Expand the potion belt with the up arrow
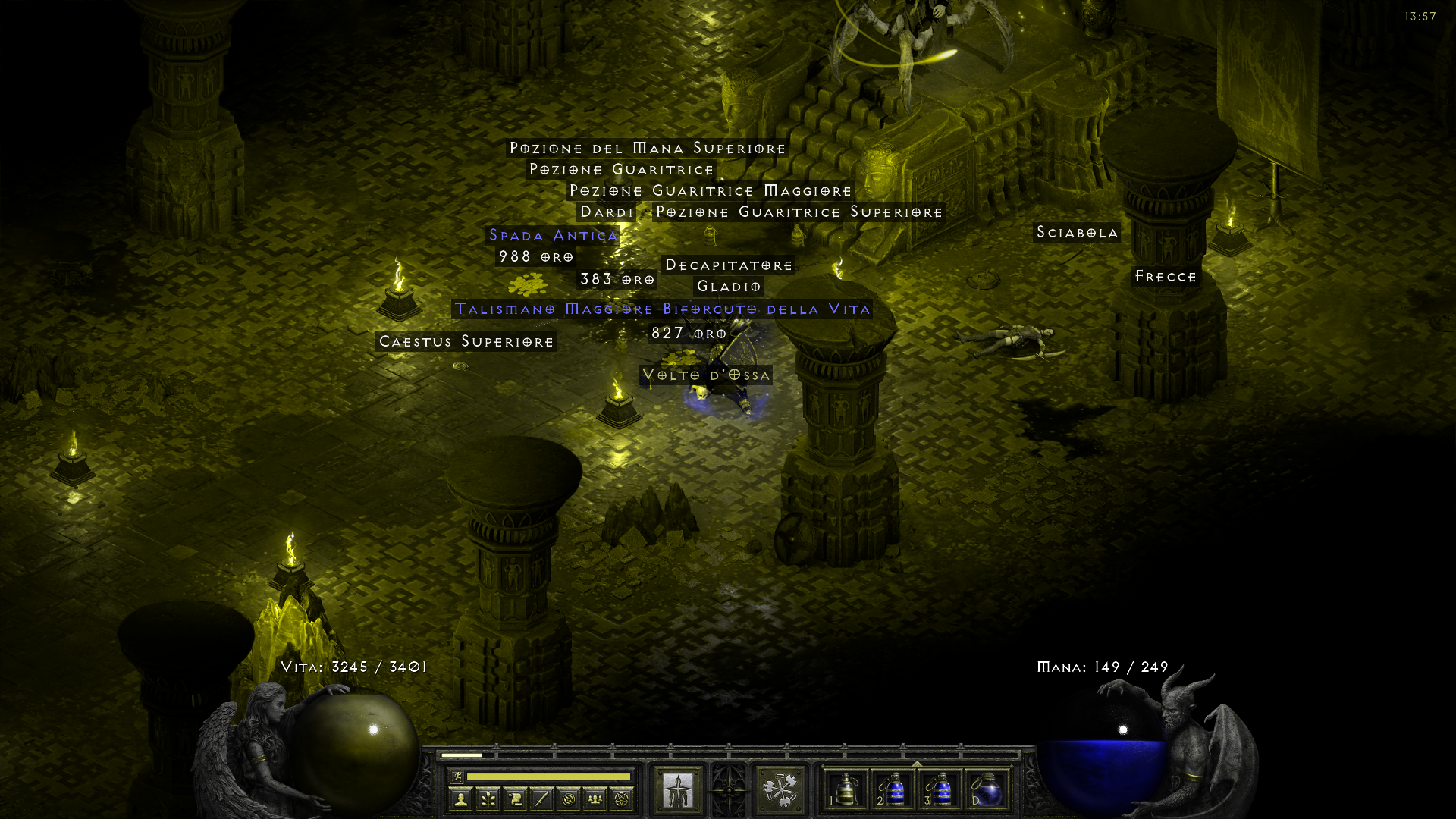The image size is (1456, 819). click(x=915, y=764)
